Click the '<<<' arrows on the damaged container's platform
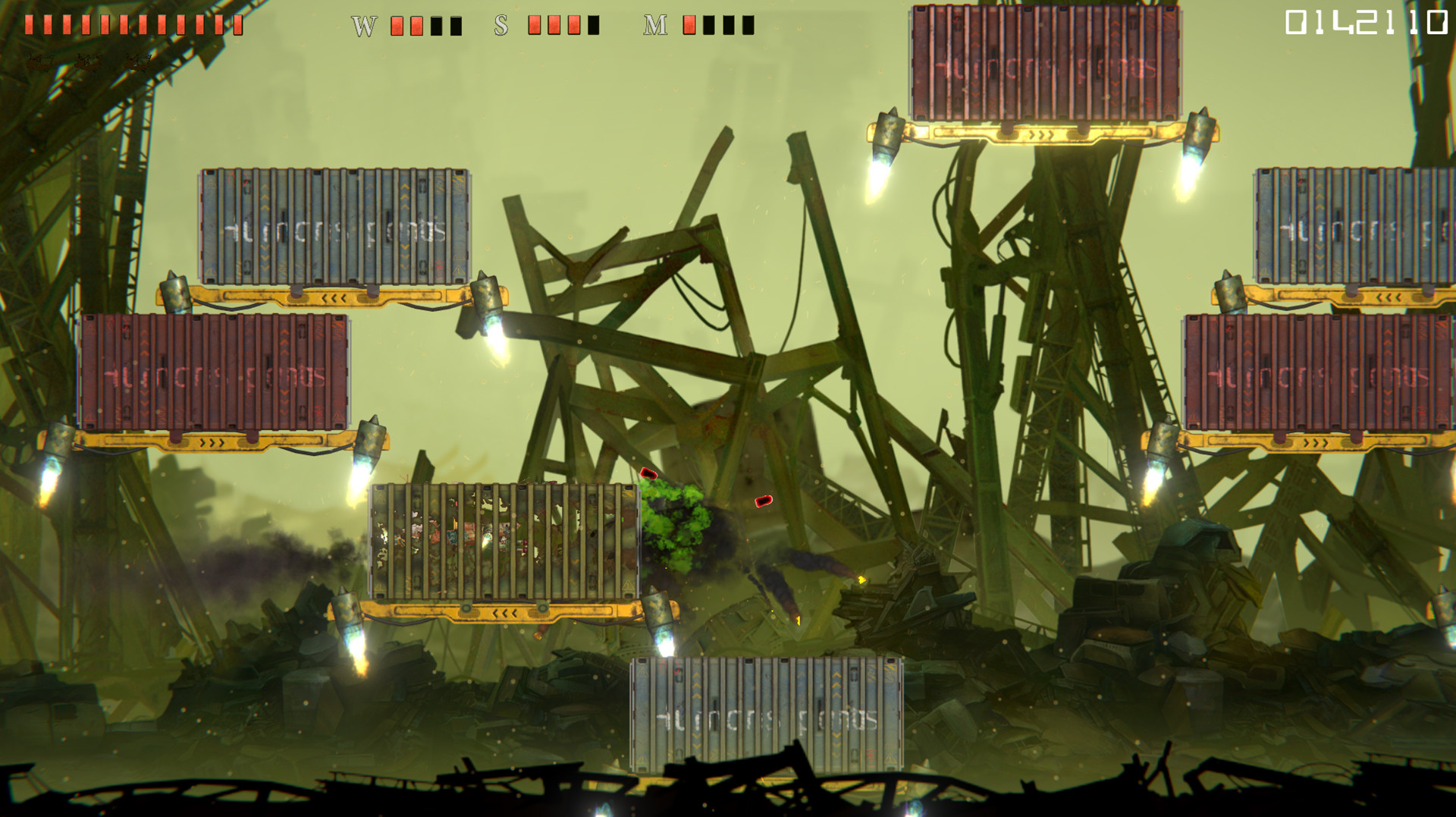Image resolution: width=1456 pixels, height=817 pixels. coord(506,612)
